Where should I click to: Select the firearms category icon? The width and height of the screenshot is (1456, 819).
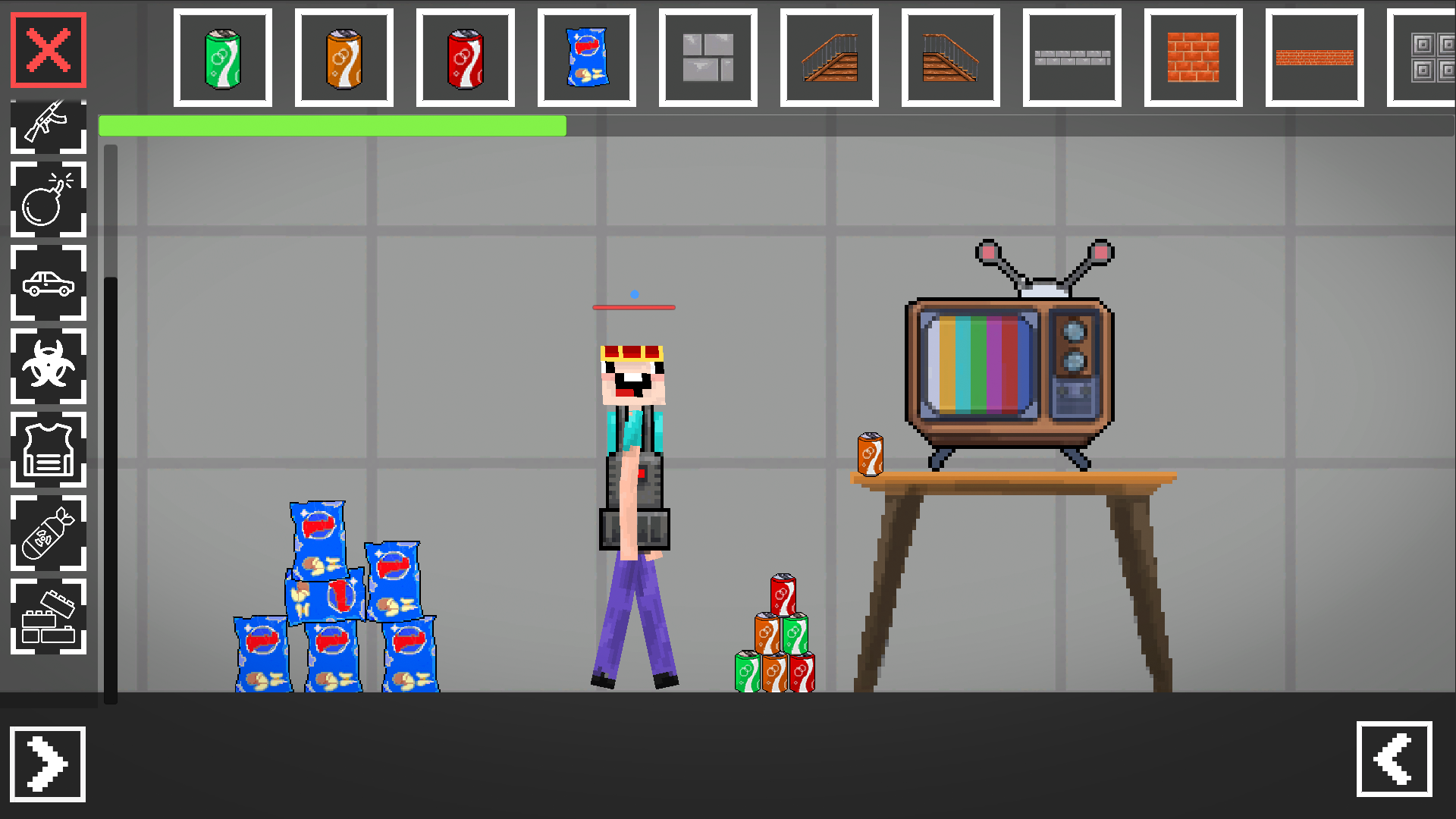point(48,126)
